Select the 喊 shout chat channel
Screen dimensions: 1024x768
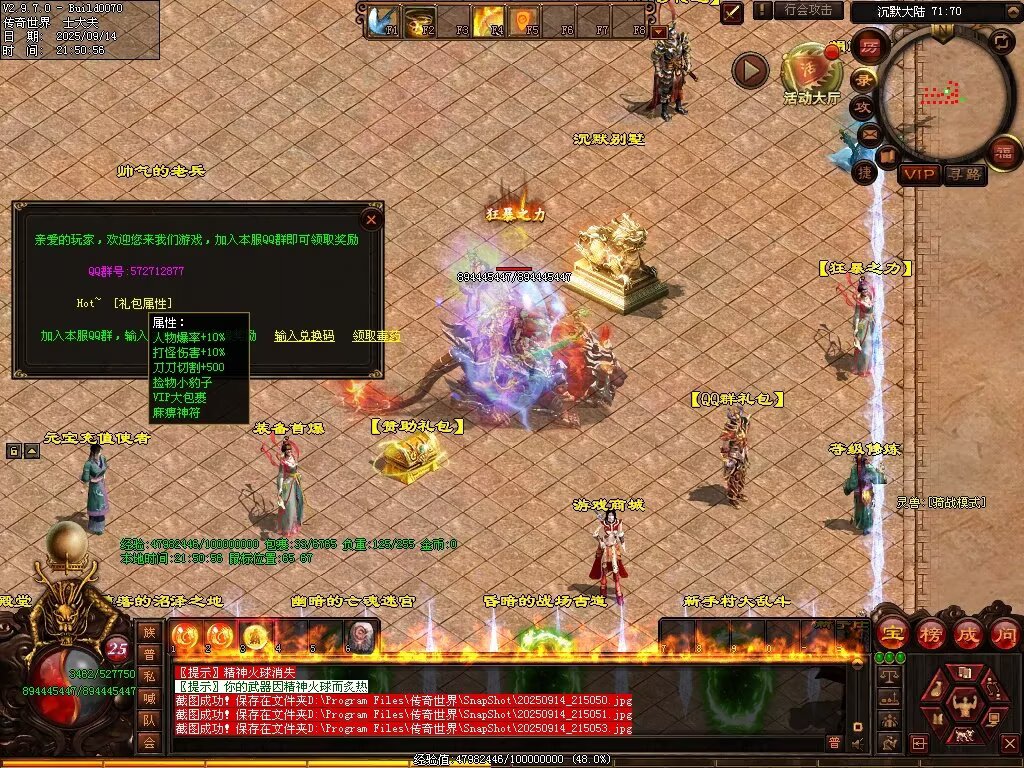click(149, 697)
